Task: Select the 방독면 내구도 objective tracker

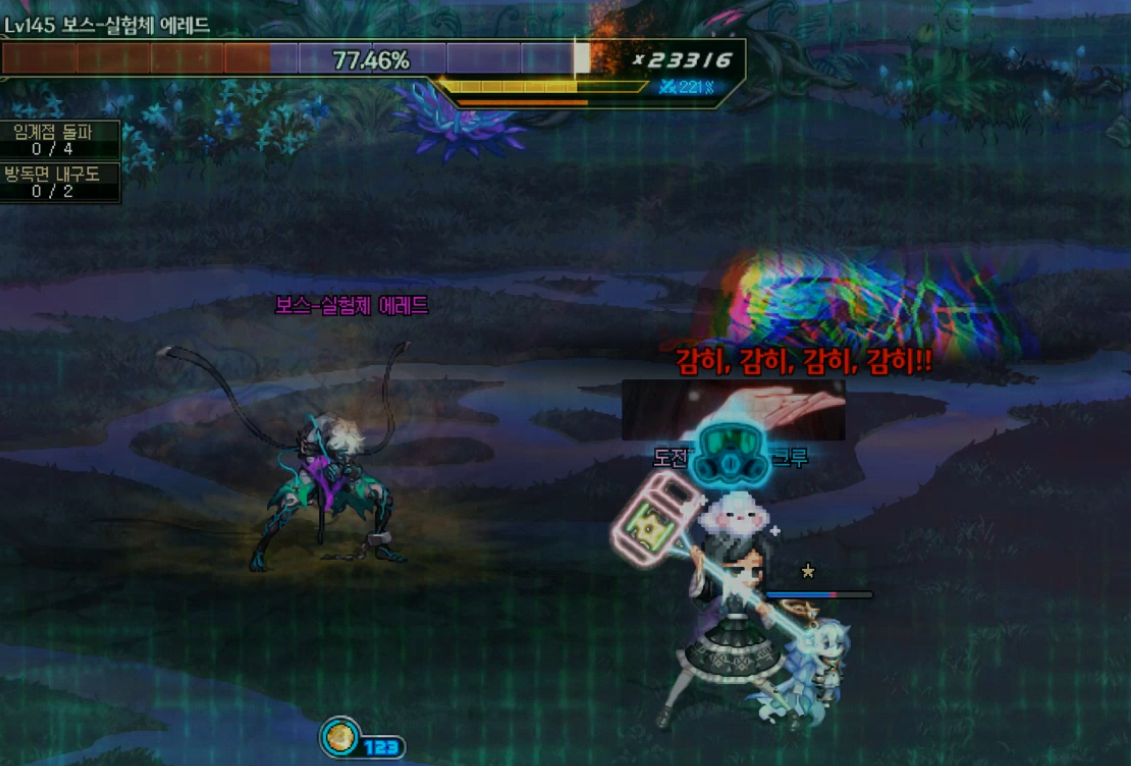Action: coord(60,183)
